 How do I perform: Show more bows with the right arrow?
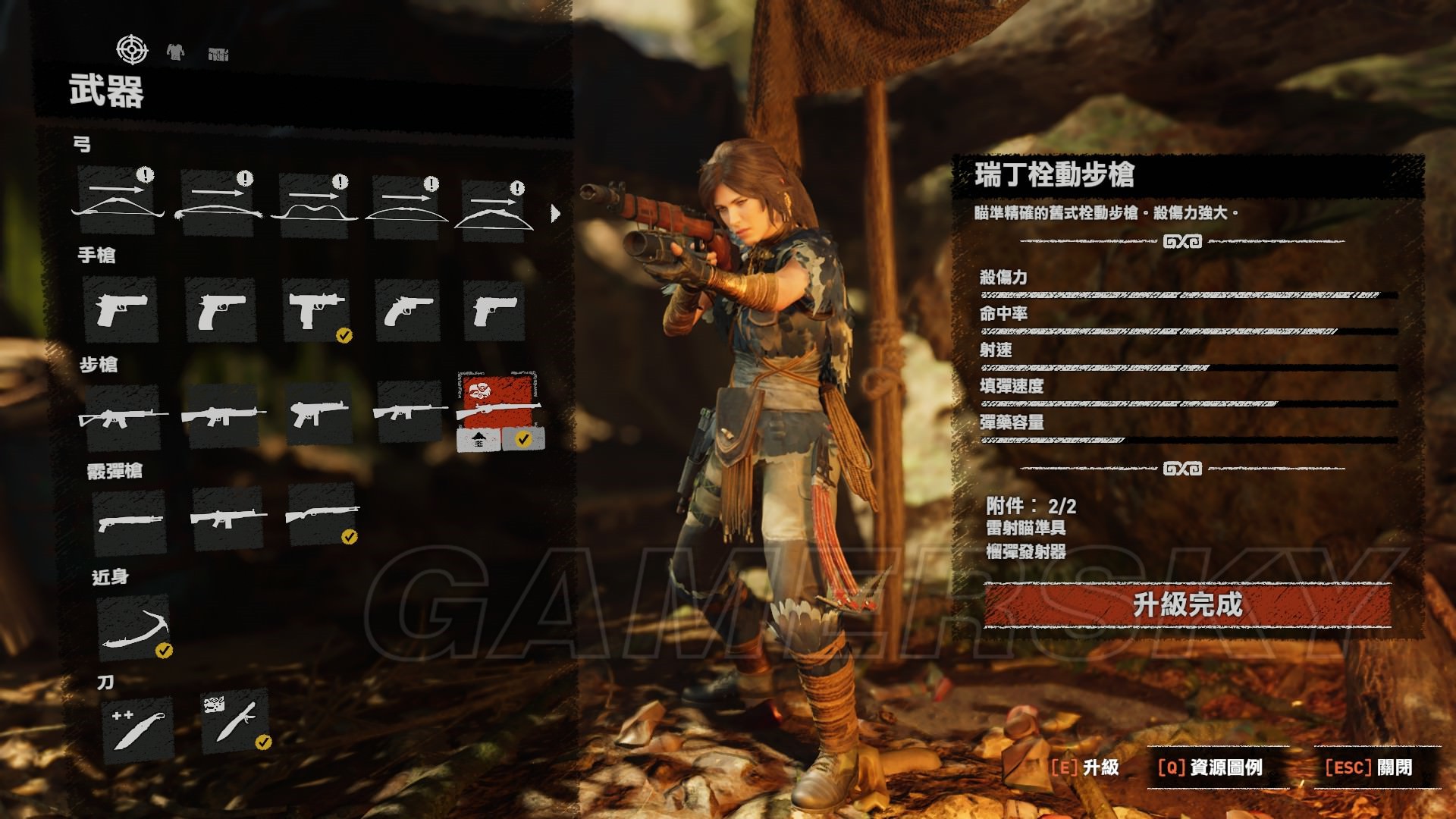click(x=555, y=213)
